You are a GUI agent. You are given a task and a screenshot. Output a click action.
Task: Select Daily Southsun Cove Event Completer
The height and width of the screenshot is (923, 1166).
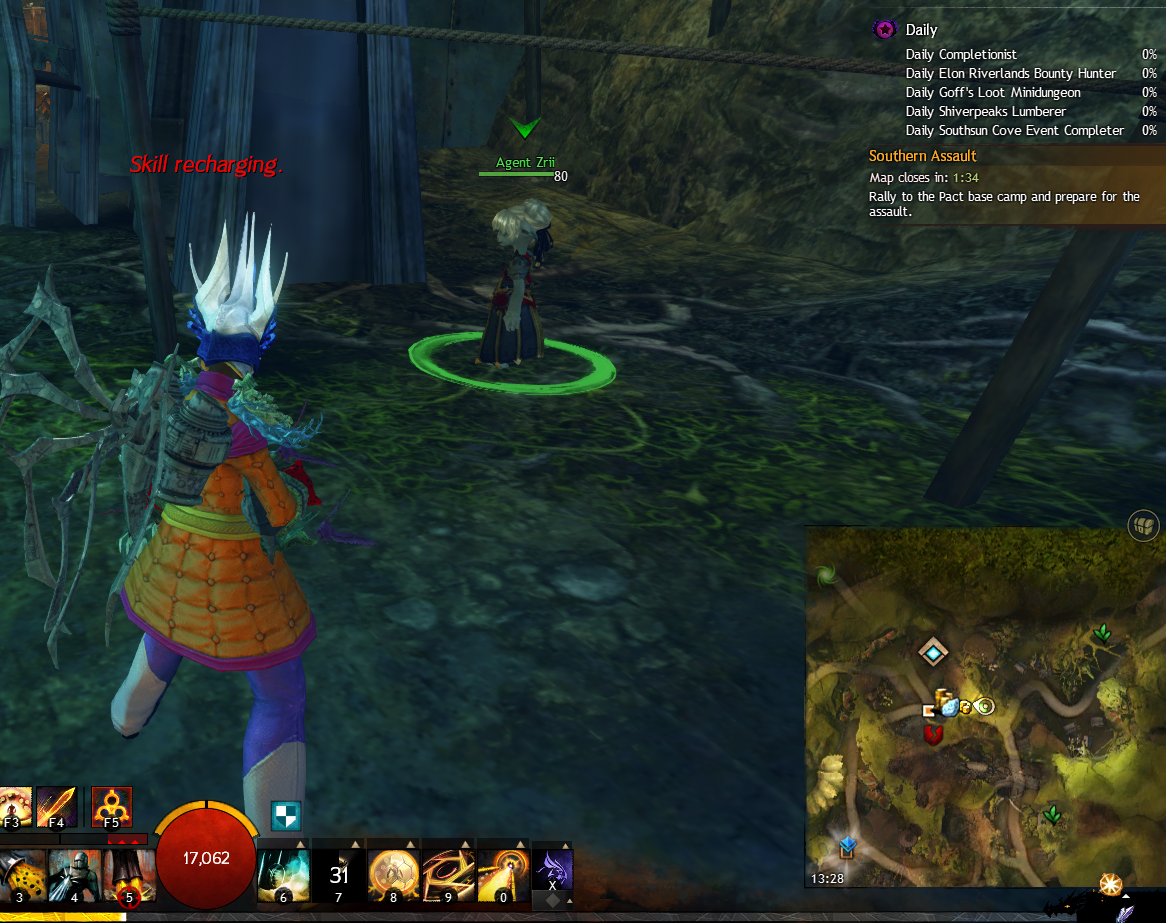1014,130
